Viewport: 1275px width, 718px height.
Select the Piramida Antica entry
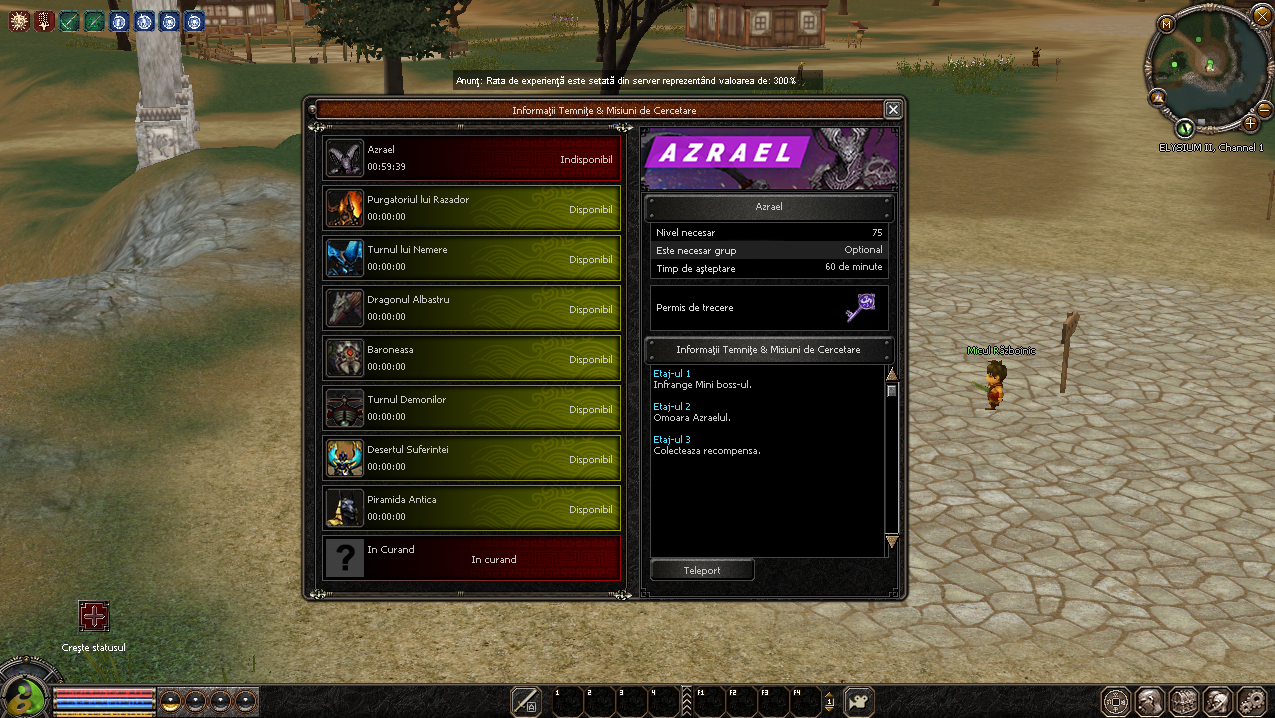(x=471, y=510)
